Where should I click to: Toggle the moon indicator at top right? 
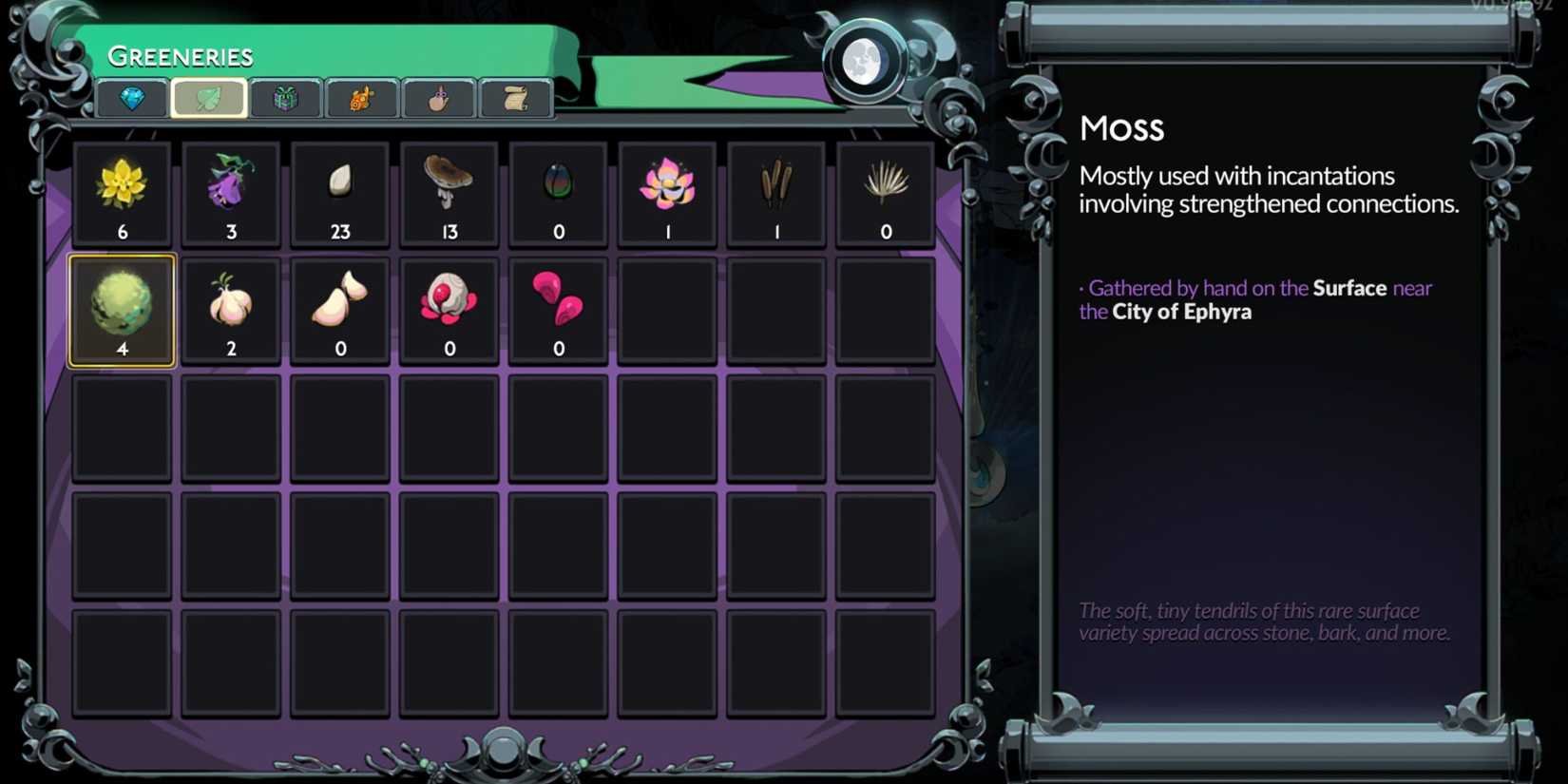865,64
